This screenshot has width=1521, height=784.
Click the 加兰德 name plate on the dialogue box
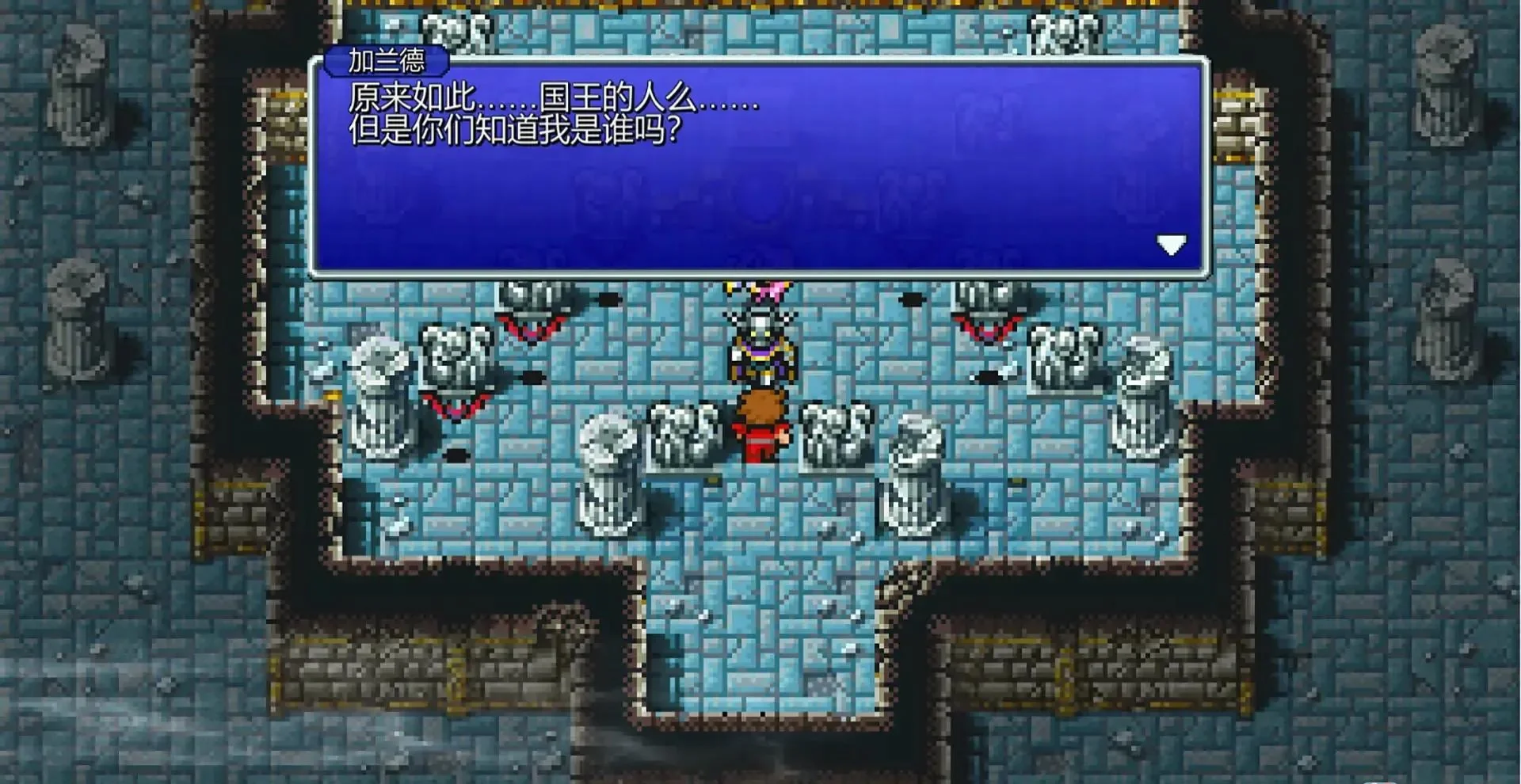tap(386, 60)
